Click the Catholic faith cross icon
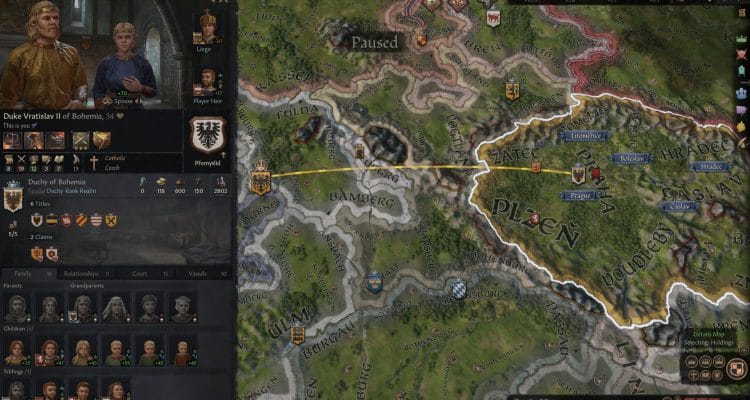 (94, 160)
